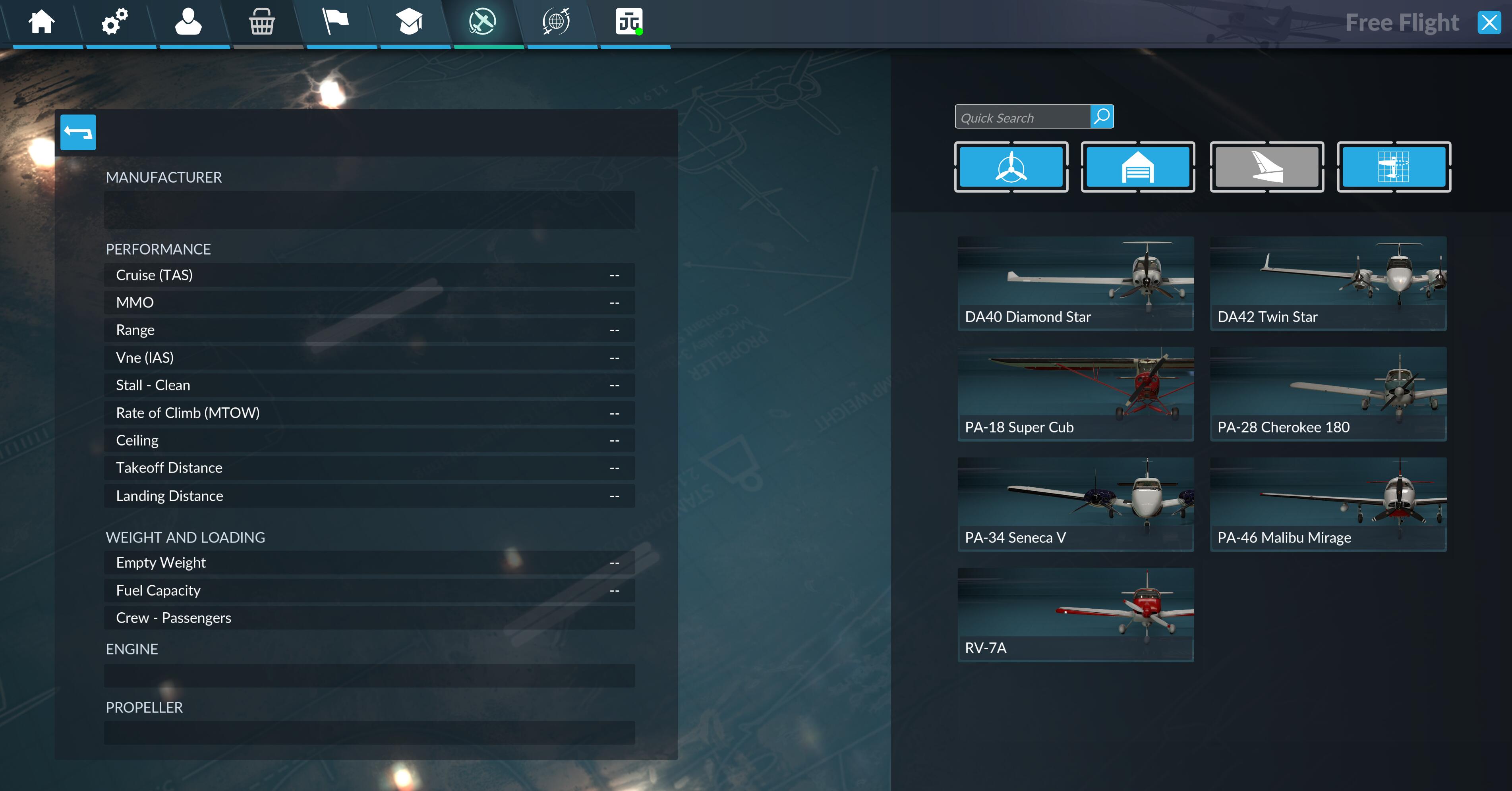
Task: Toggle the hangar filter button
Action: 1137,167
